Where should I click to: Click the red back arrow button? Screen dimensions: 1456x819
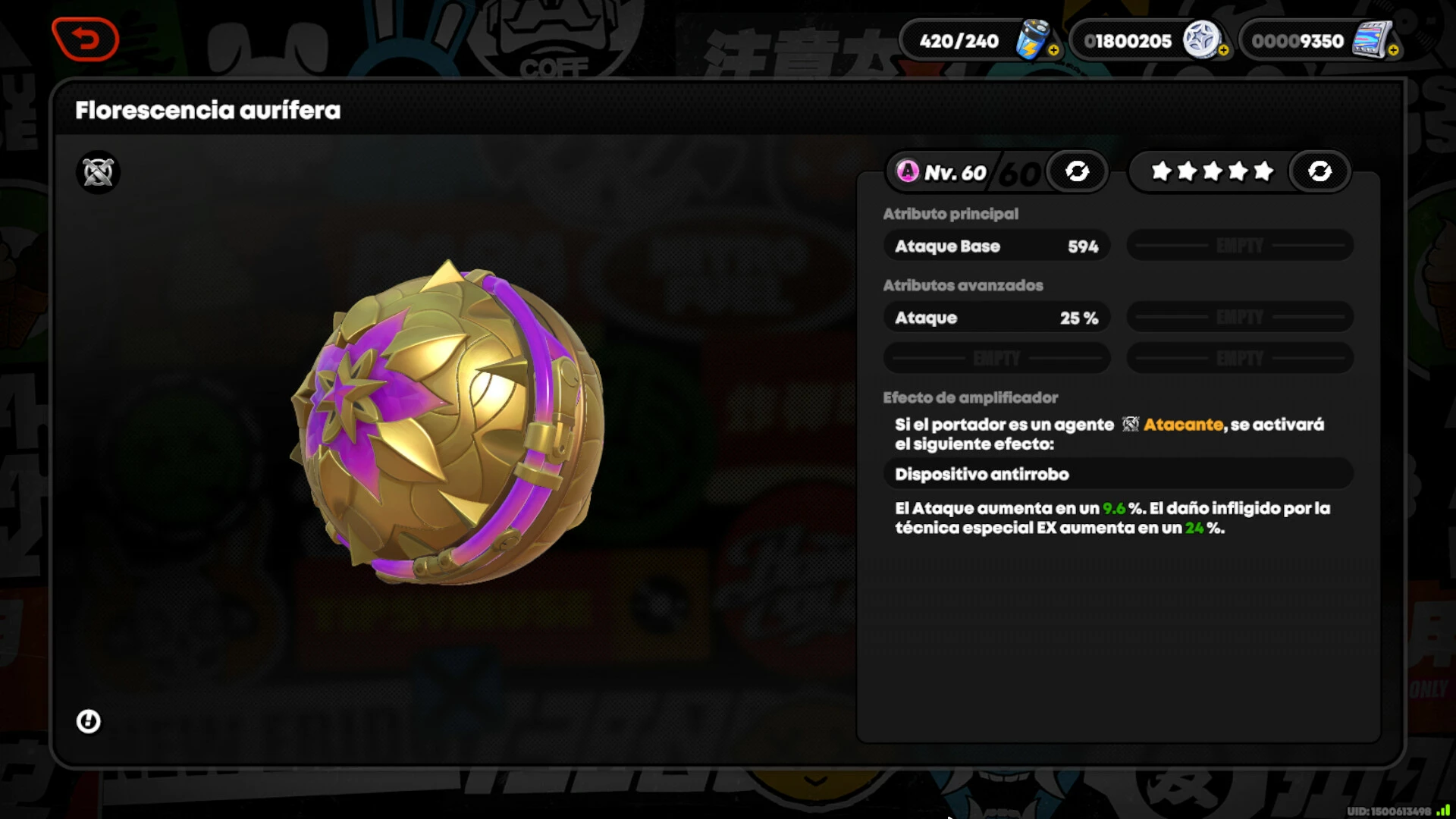pos(86,39)
